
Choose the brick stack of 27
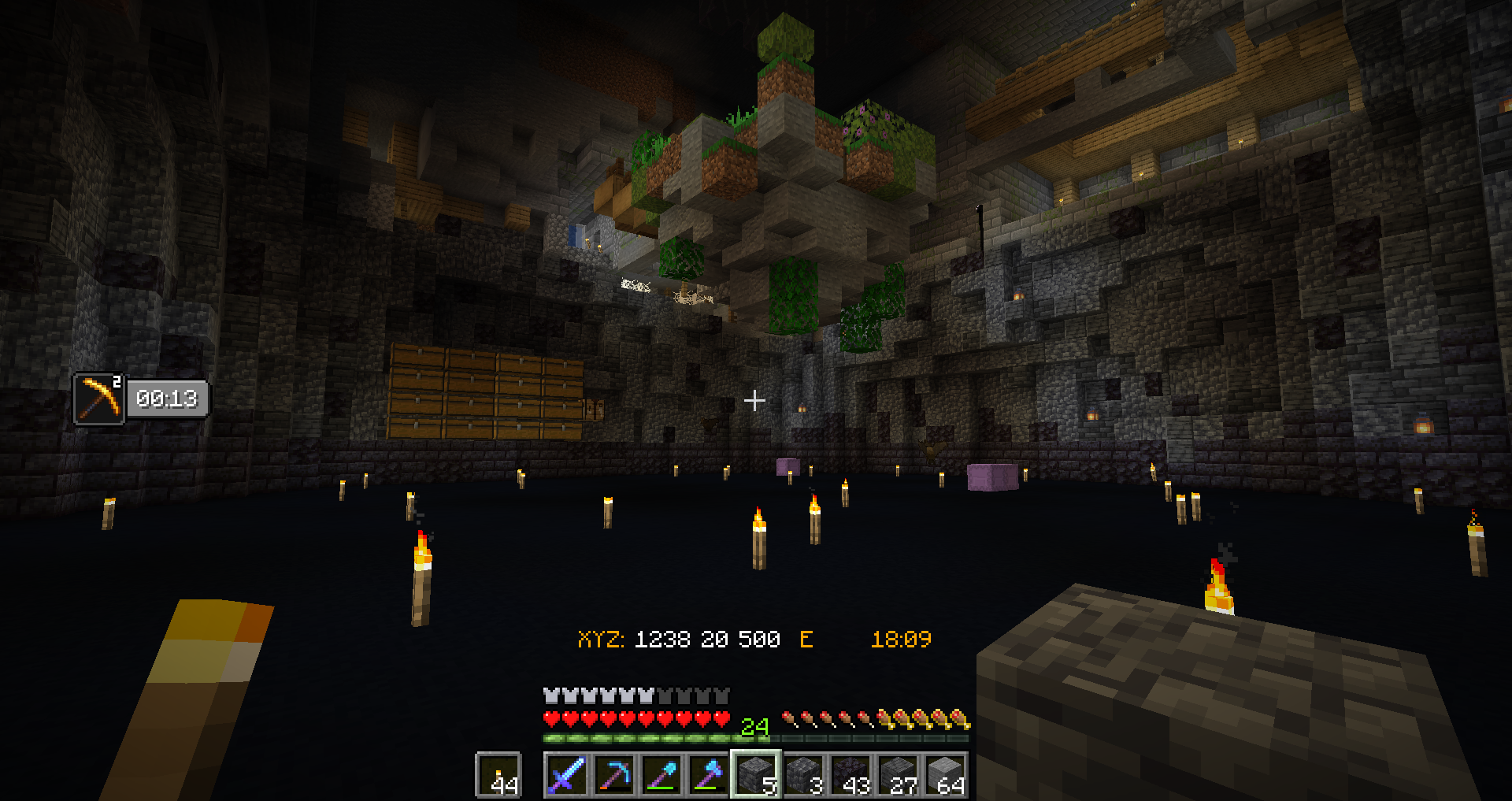[x=898, y=775]
